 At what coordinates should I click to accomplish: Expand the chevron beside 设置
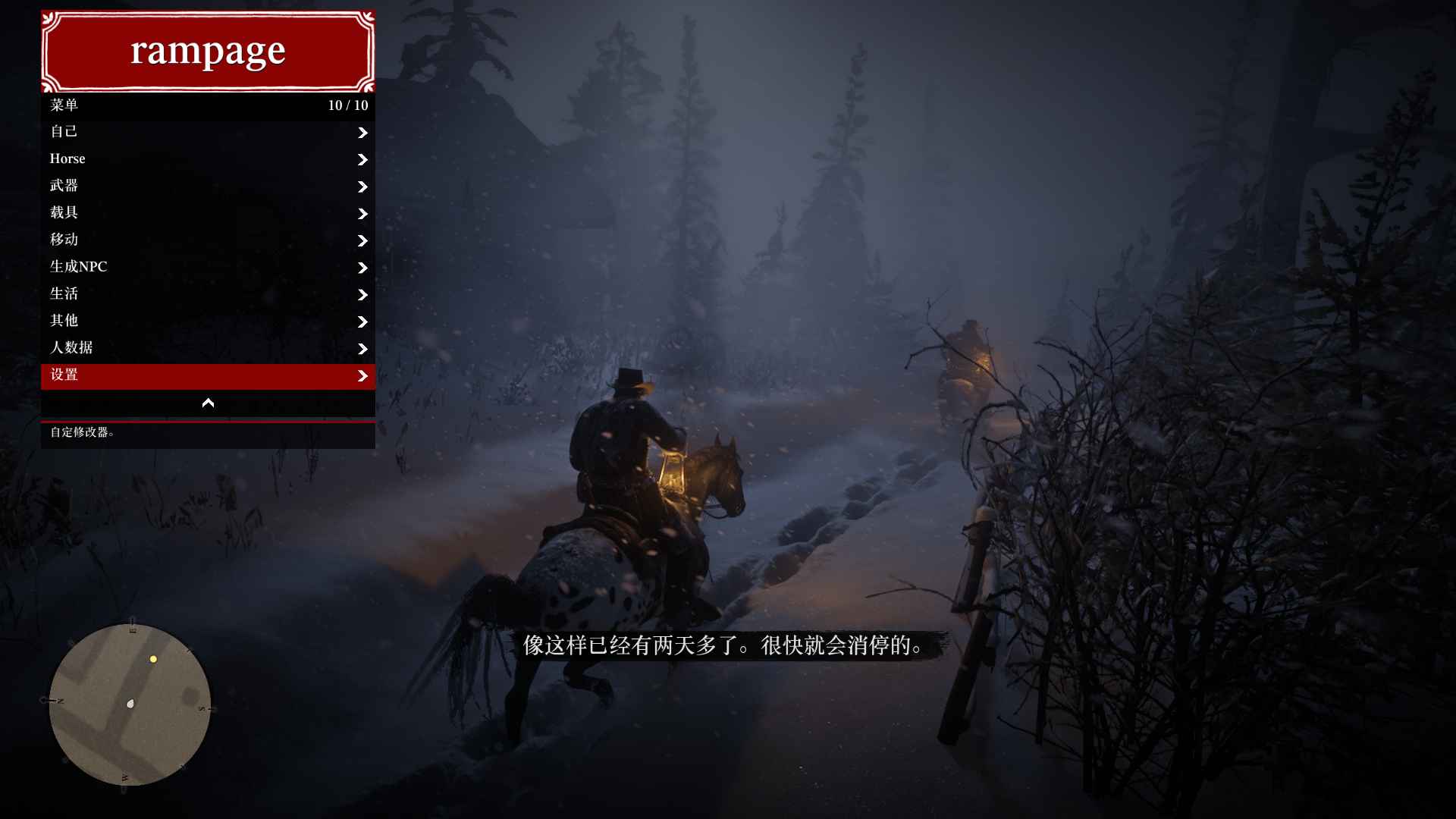(x=363, y=376)
